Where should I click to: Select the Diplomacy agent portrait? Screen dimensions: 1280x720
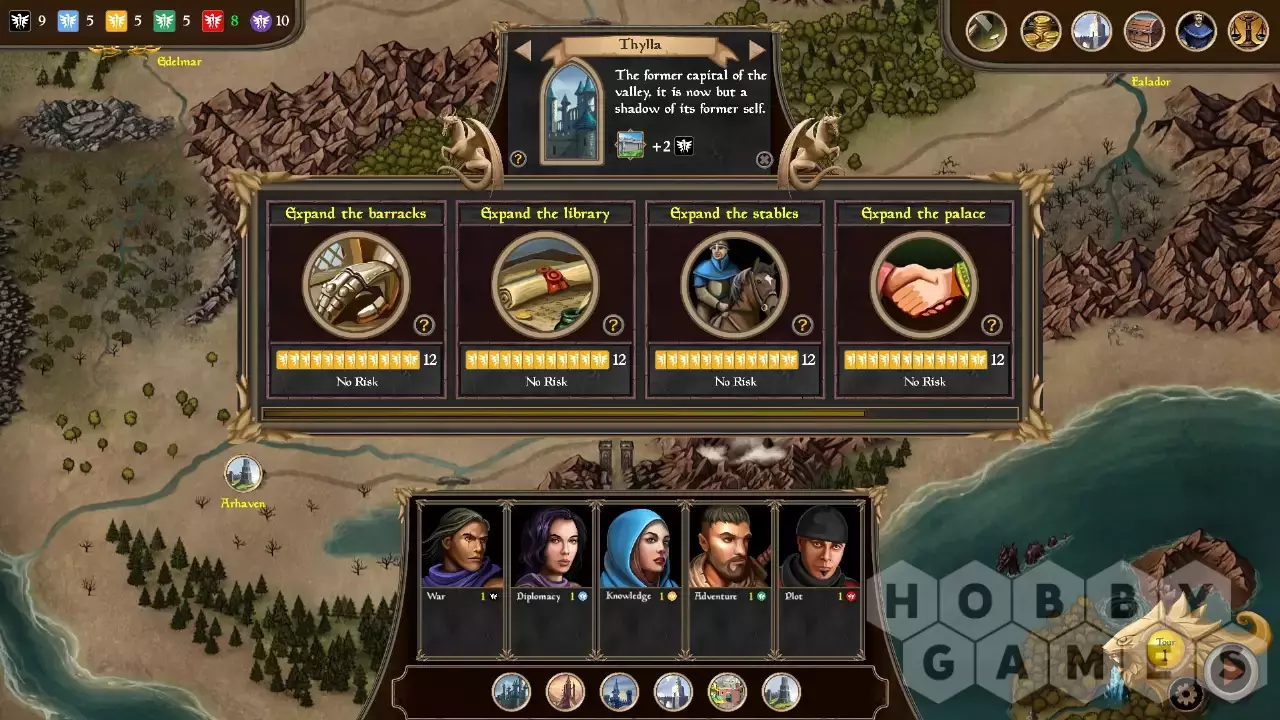(x=551, y=547)
